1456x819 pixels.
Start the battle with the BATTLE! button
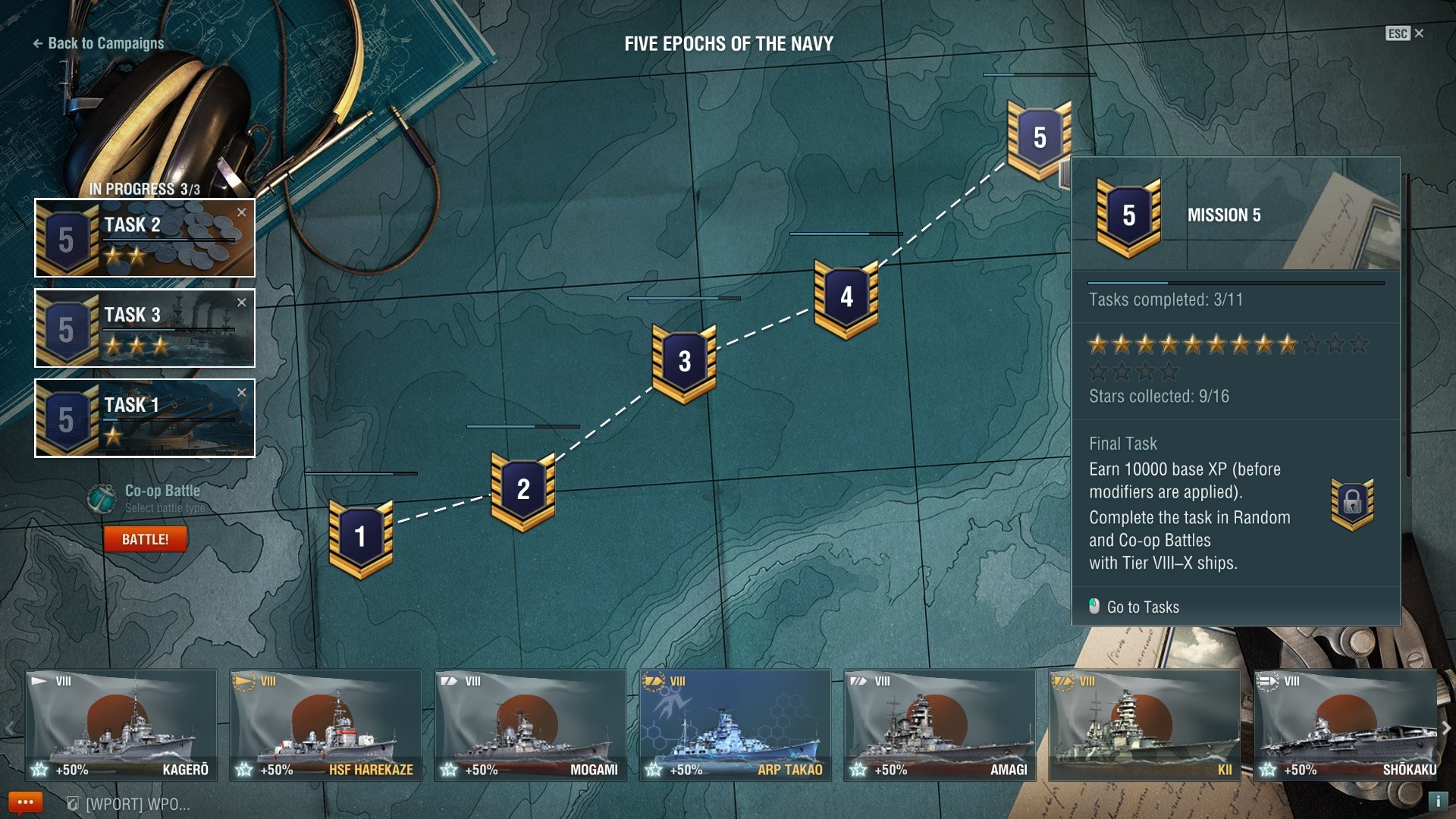145,539
